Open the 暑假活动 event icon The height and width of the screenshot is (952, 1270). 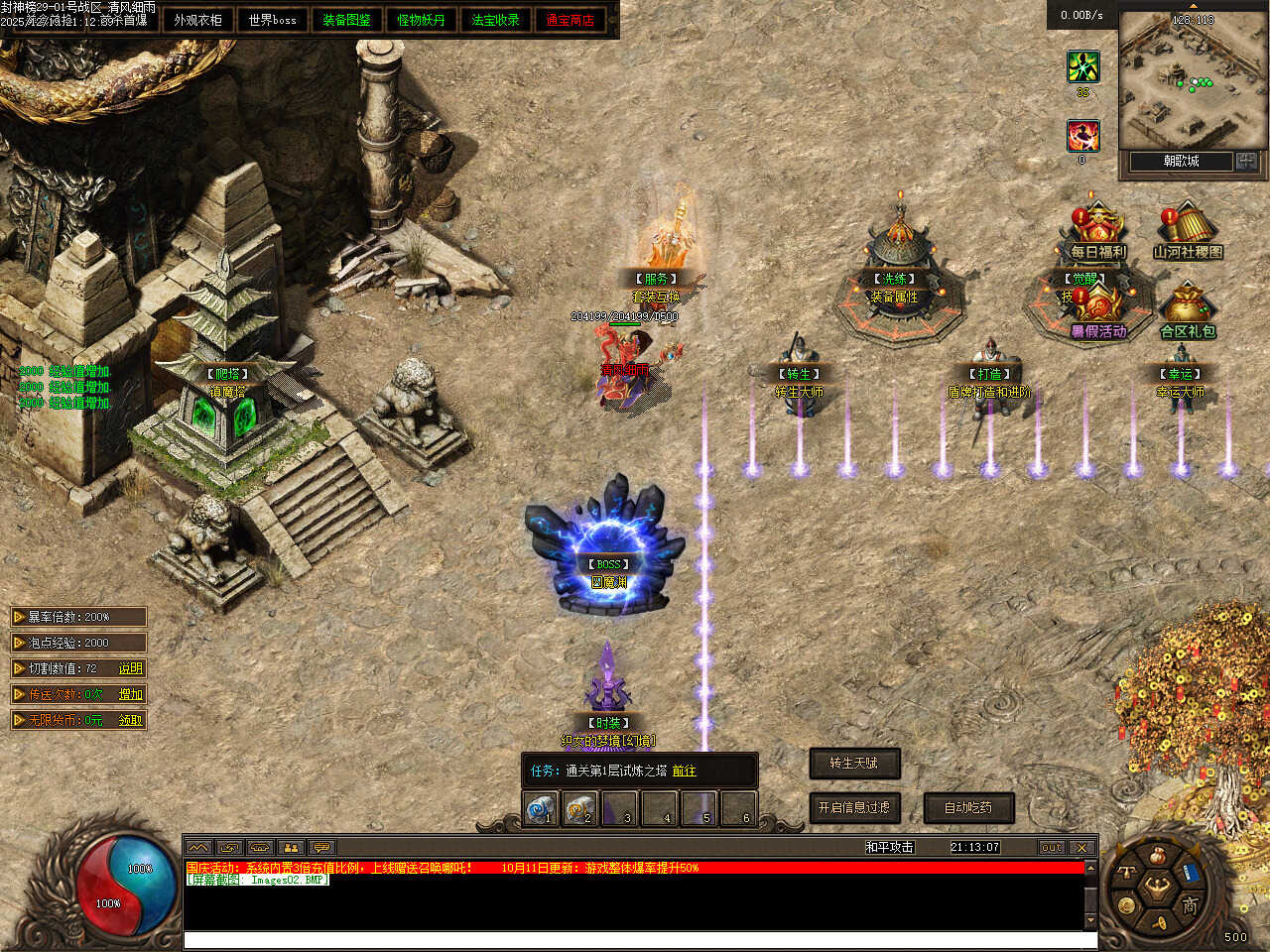tap(1098, 313)
